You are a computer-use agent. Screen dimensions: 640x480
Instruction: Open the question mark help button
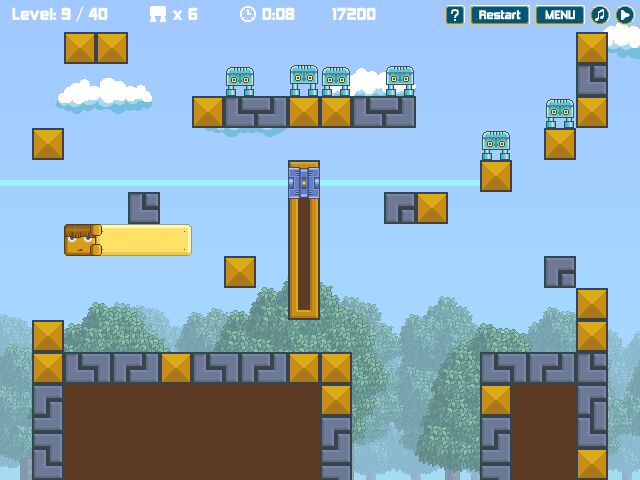(x=455, y=15)
